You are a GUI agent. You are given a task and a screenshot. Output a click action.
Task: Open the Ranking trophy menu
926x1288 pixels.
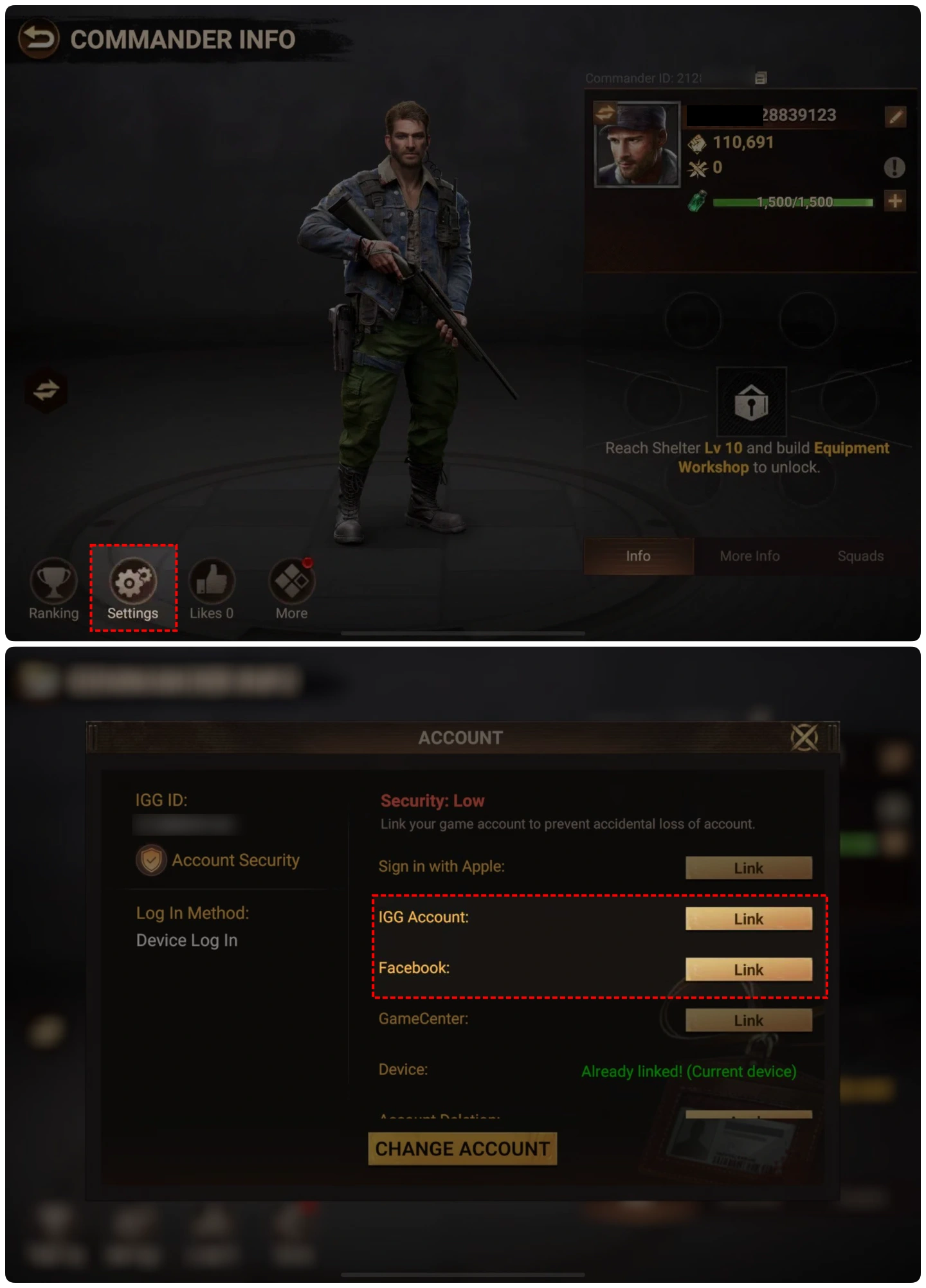(x=53, y=581)
